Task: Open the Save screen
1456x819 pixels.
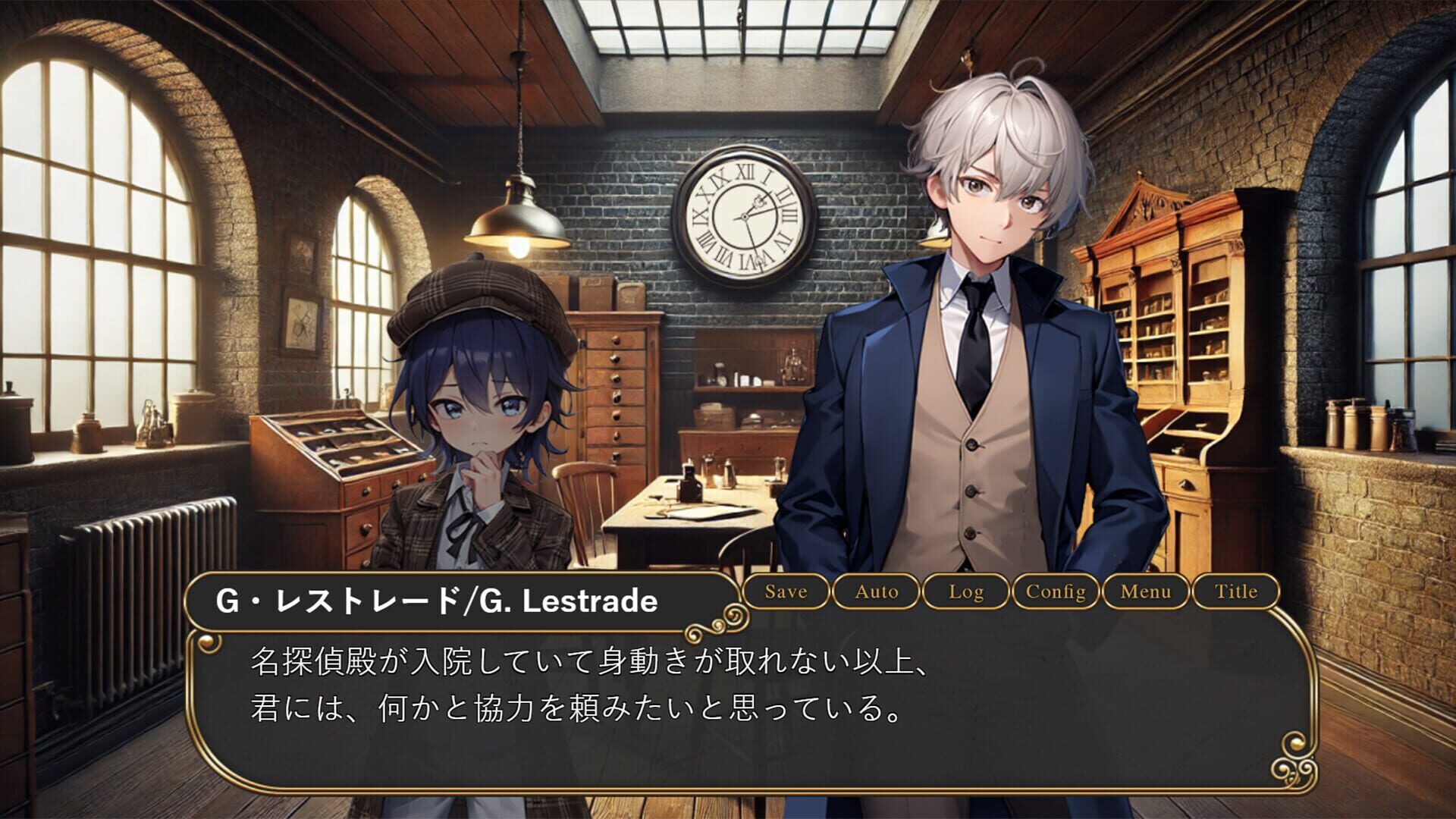Action: click(785, 592)
